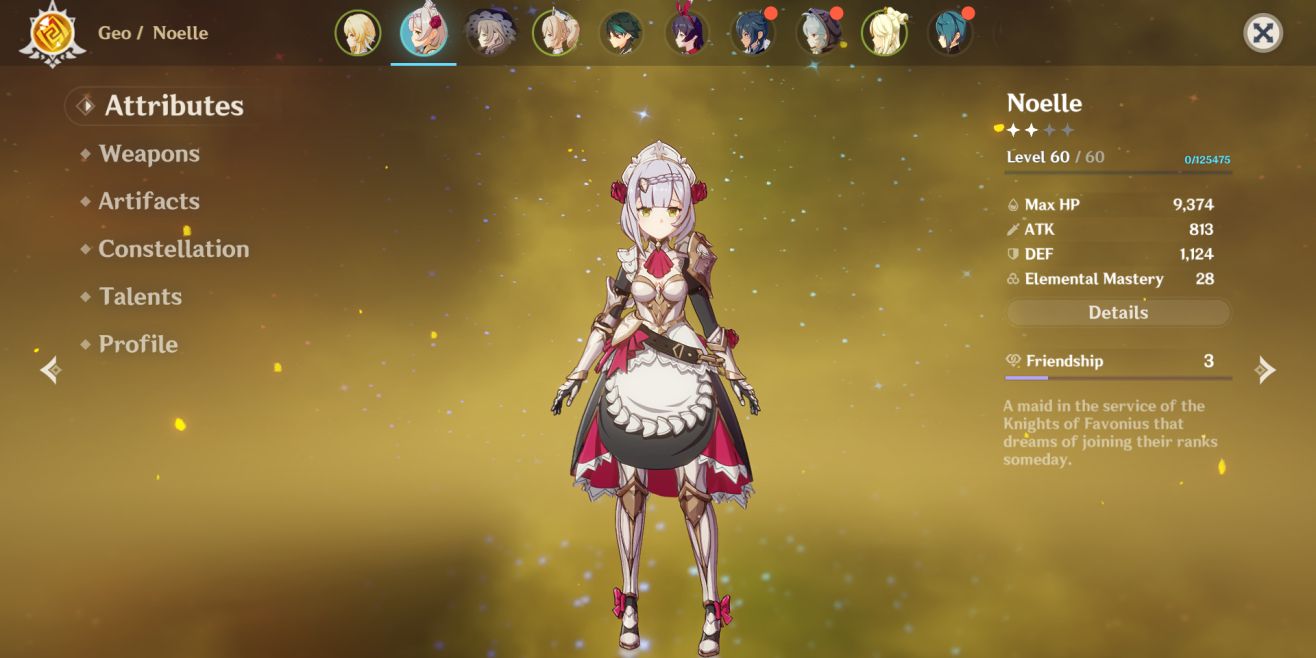The height and width of the screenshot is (658, 1316).
Task: Select the gray-hooded Razor portrait
Action: pyautogui.click(x=818, y=33)
